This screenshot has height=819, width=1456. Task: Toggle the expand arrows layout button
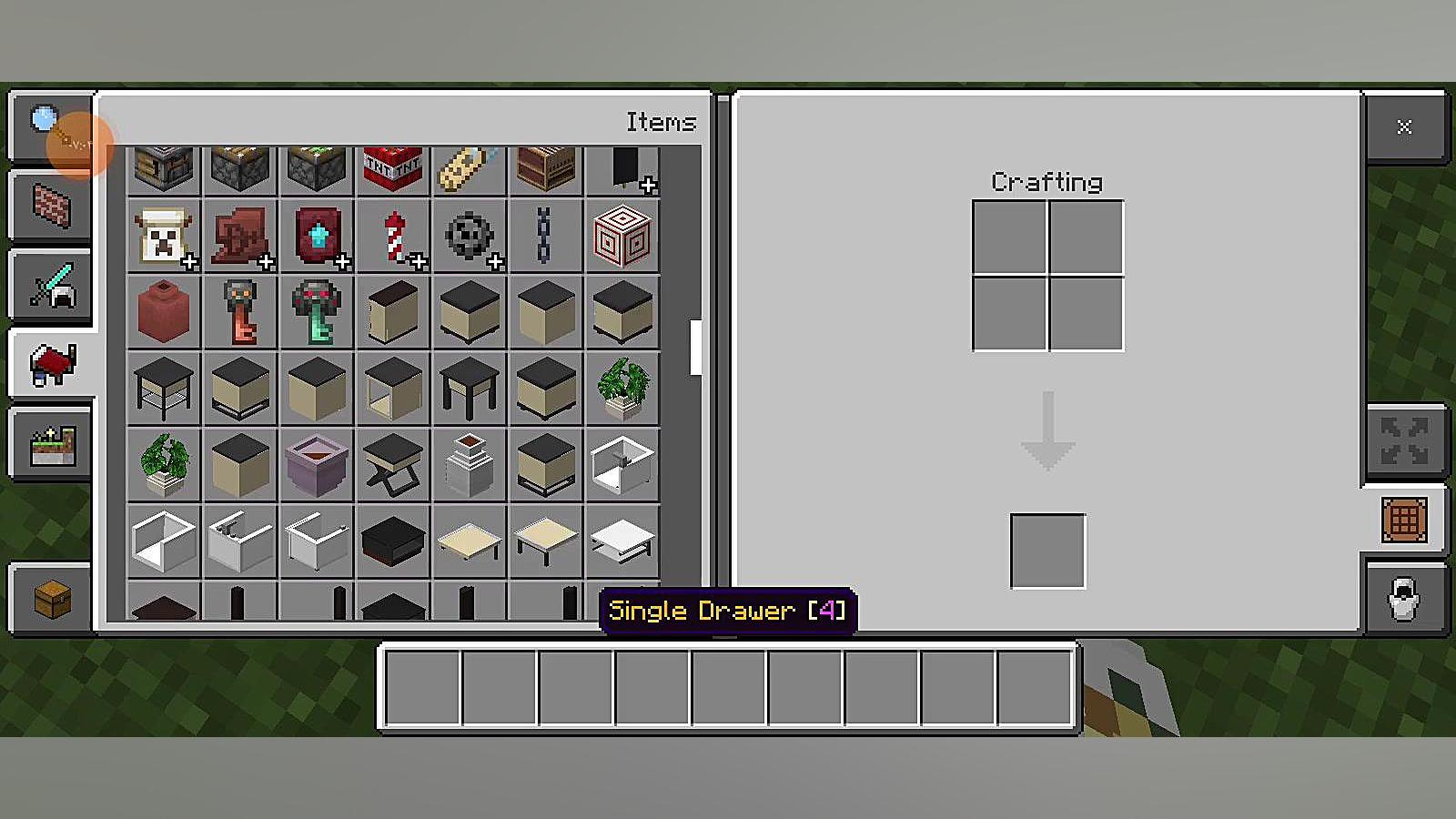[x=1403, y=441]
